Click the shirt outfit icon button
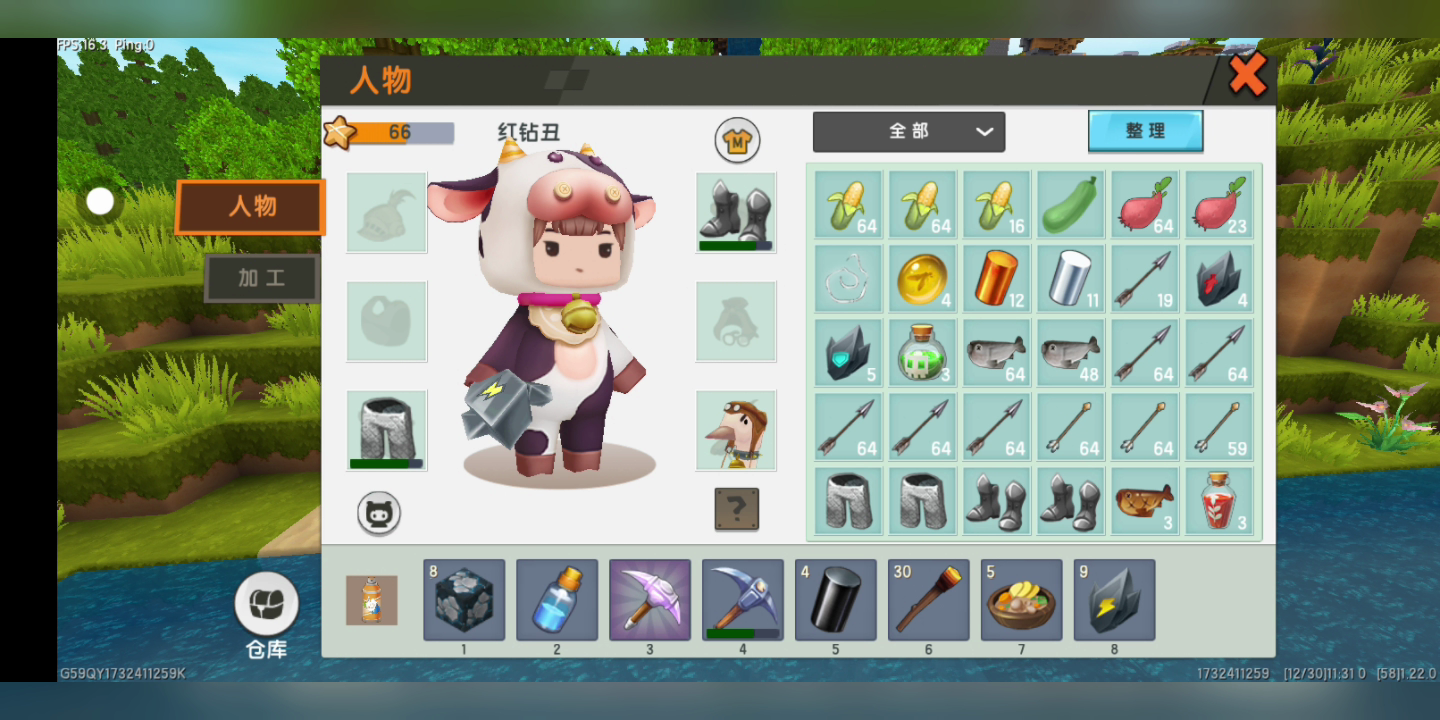1440x720 pixels. click(737, 141)
